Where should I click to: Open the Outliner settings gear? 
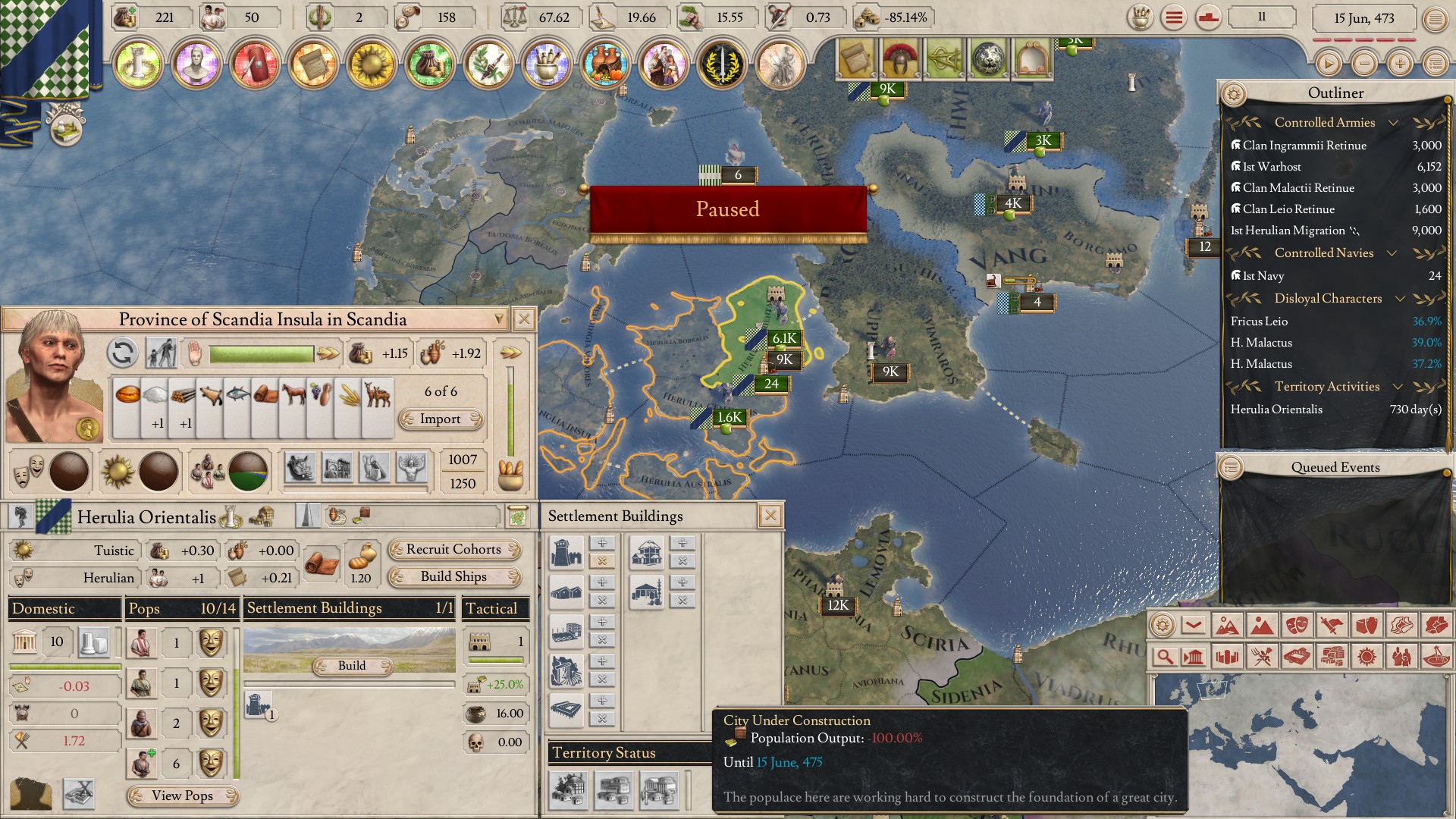click(x=1234, y=93)
